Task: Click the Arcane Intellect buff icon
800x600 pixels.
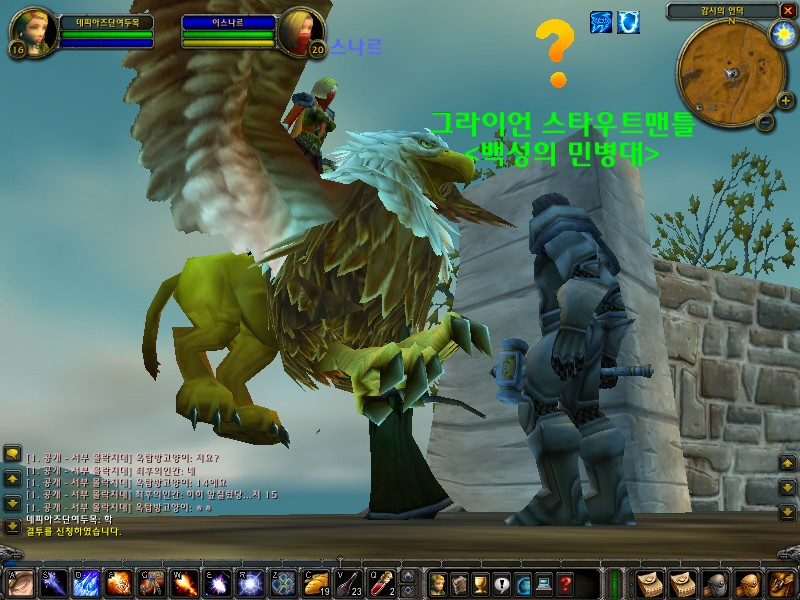Action: pyautogui.click(x=601, y=22)
